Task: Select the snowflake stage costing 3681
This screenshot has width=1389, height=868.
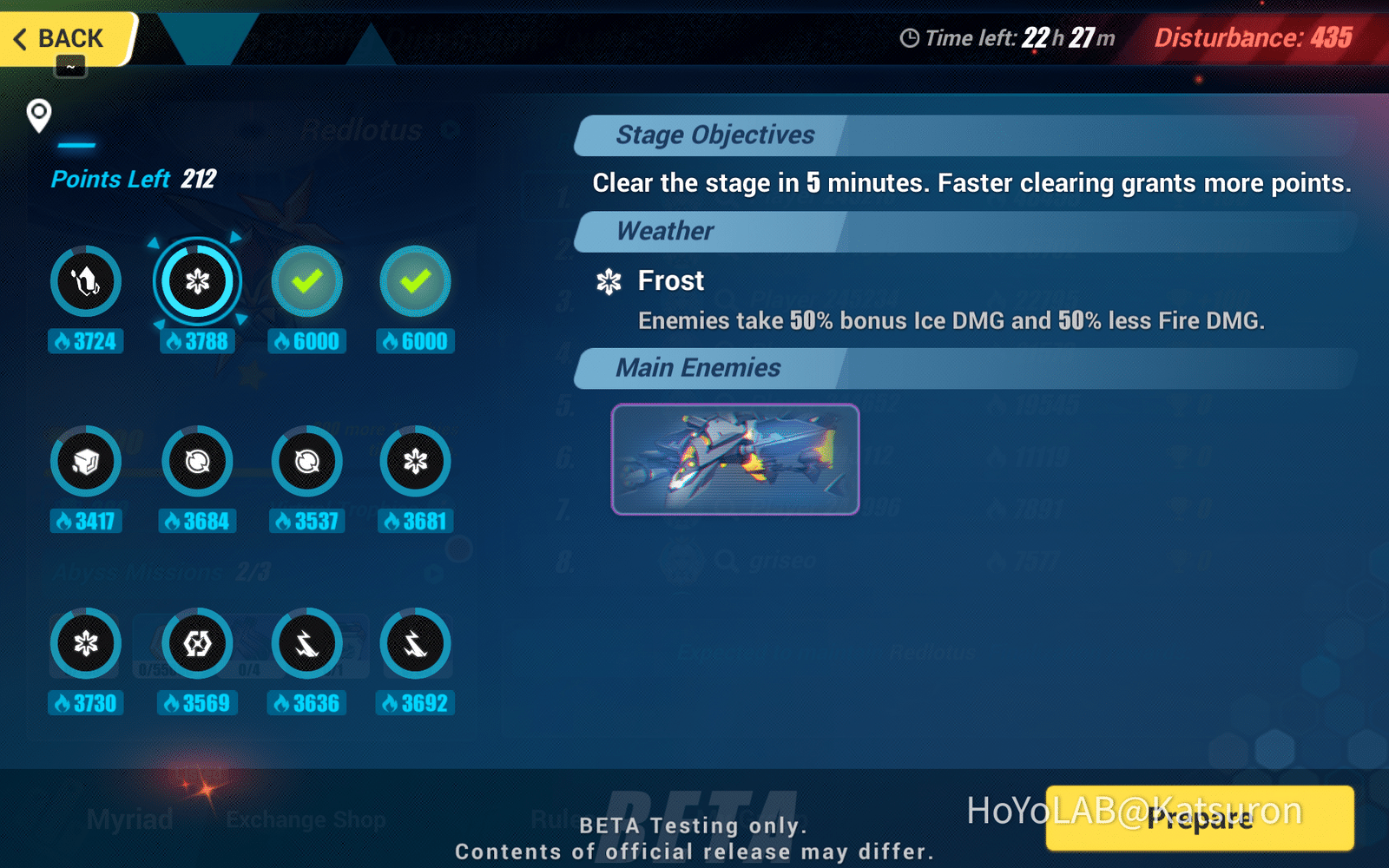Action: [x=416, y=461]
